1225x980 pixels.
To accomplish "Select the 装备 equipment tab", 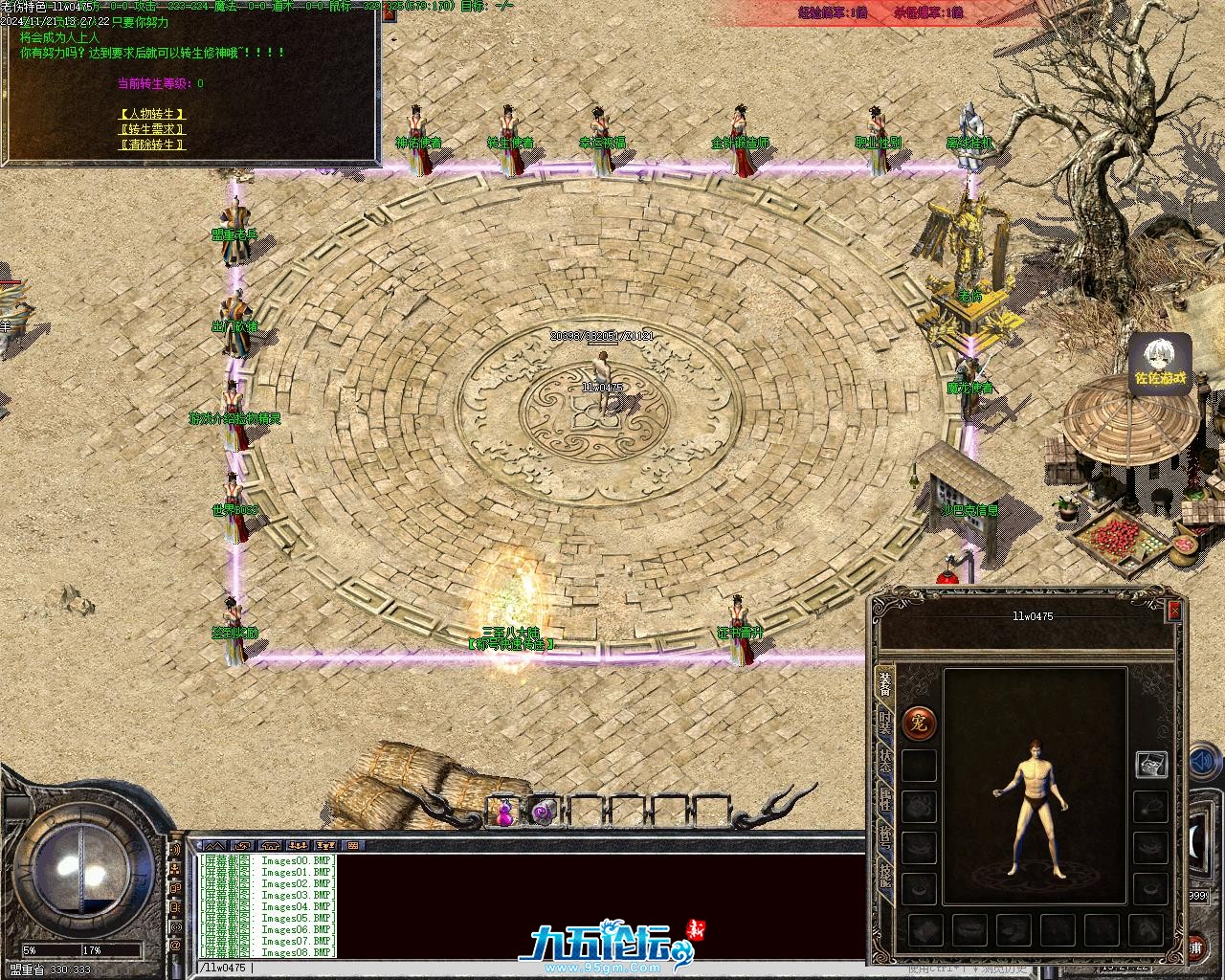I will [885, 686].
